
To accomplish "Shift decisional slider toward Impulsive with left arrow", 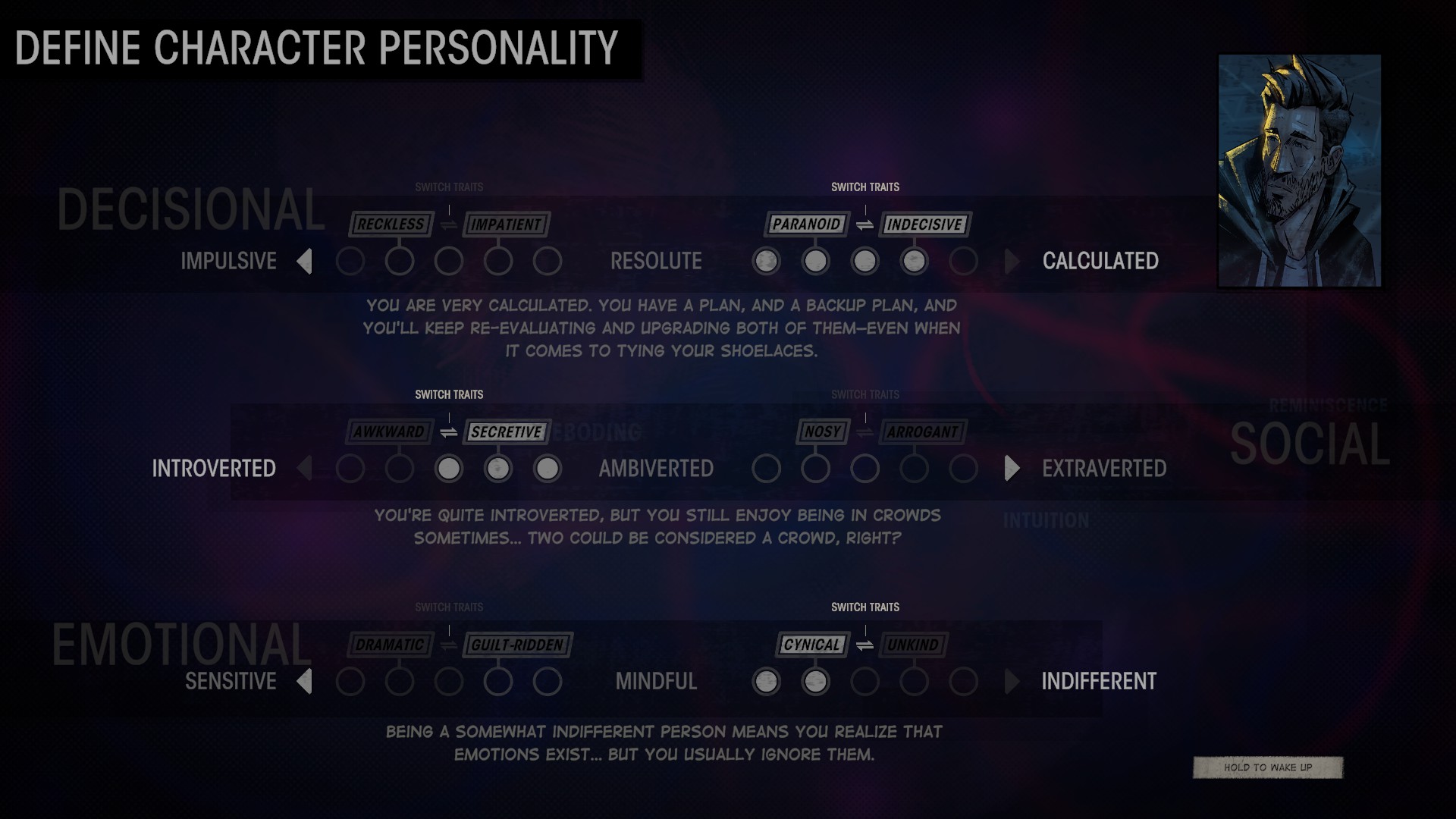I will pyautogui.click(x=305, y=262).
